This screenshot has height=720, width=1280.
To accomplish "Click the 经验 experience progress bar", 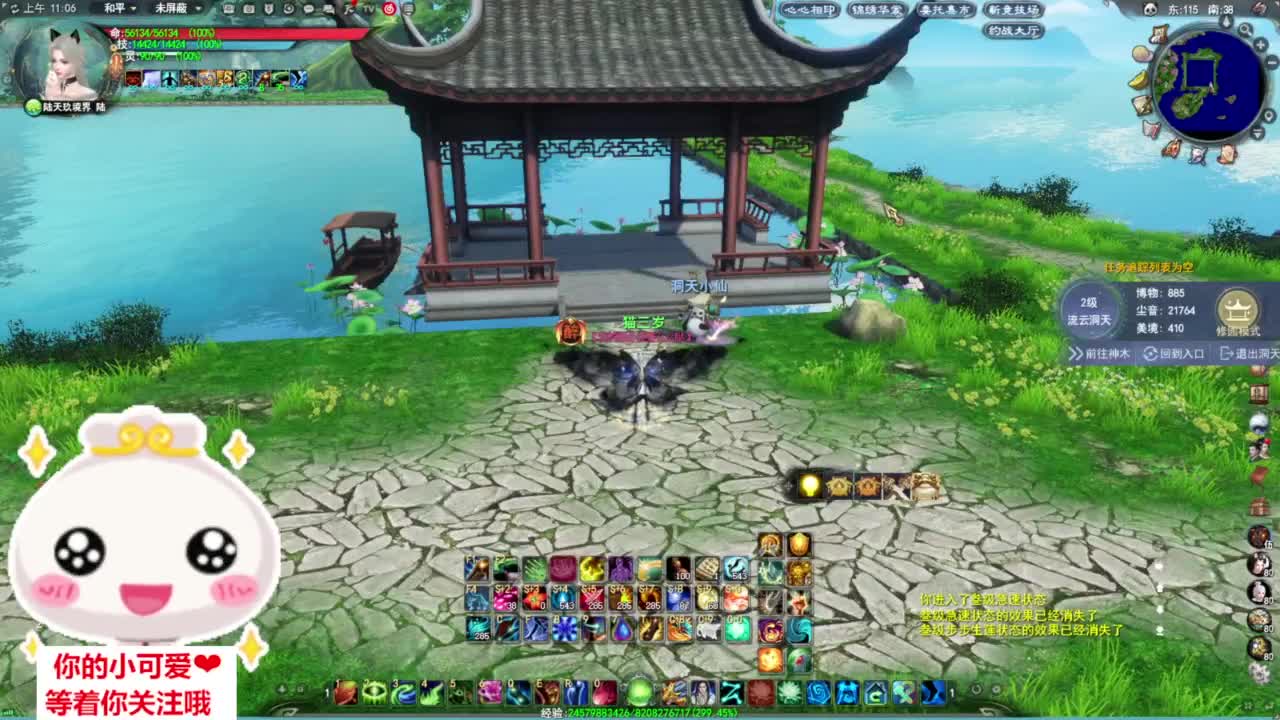I will pyautogui.click(x=640, y=712).
